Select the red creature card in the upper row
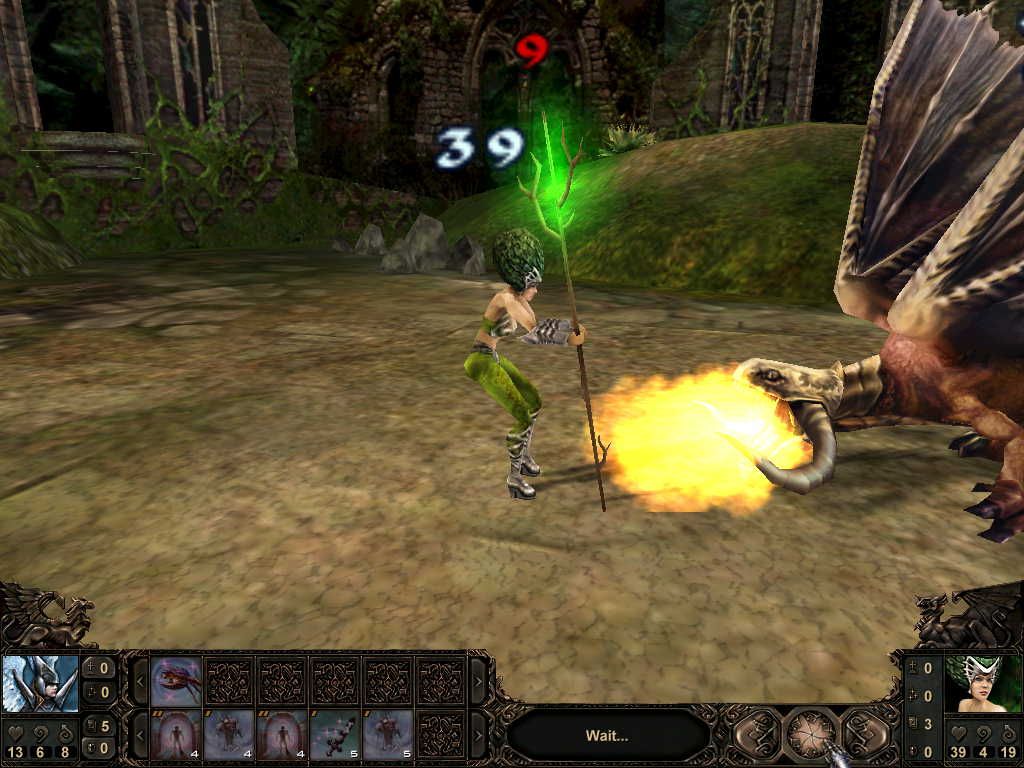Screen dimensions: 1024x768 pos(177,681)
